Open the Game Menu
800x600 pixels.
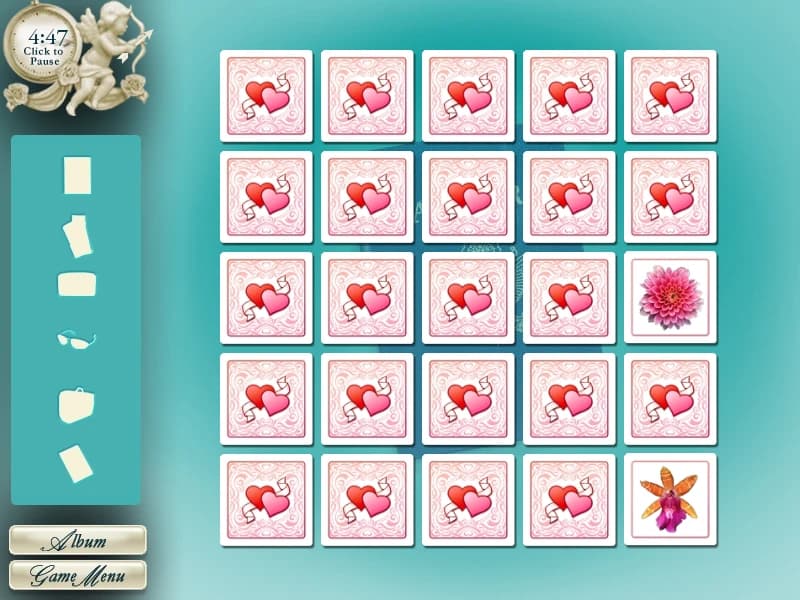coord(77,576)
